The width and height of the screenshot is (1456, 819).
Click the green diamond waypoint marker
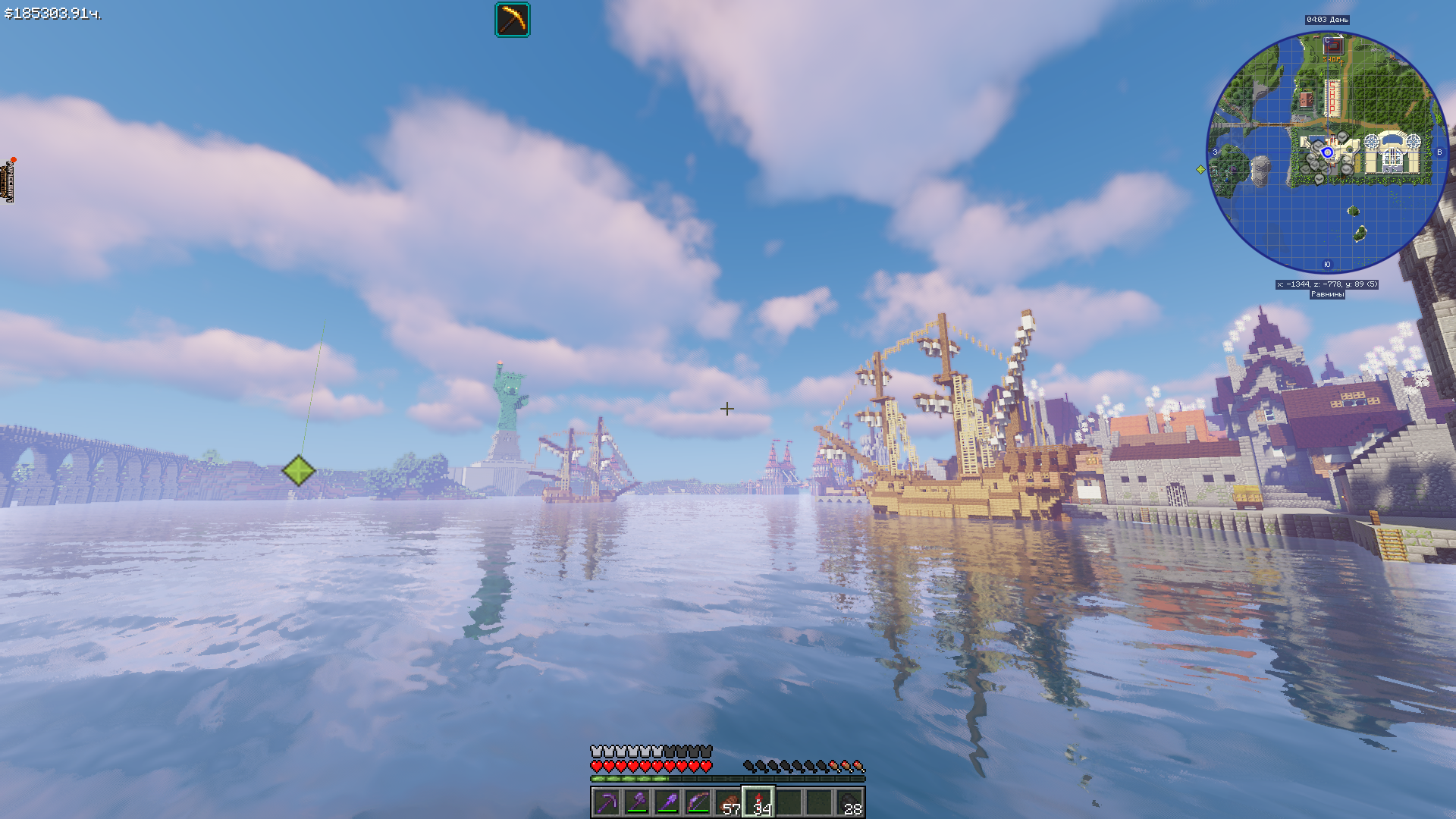pyautogui.click(x=299, y=471)
